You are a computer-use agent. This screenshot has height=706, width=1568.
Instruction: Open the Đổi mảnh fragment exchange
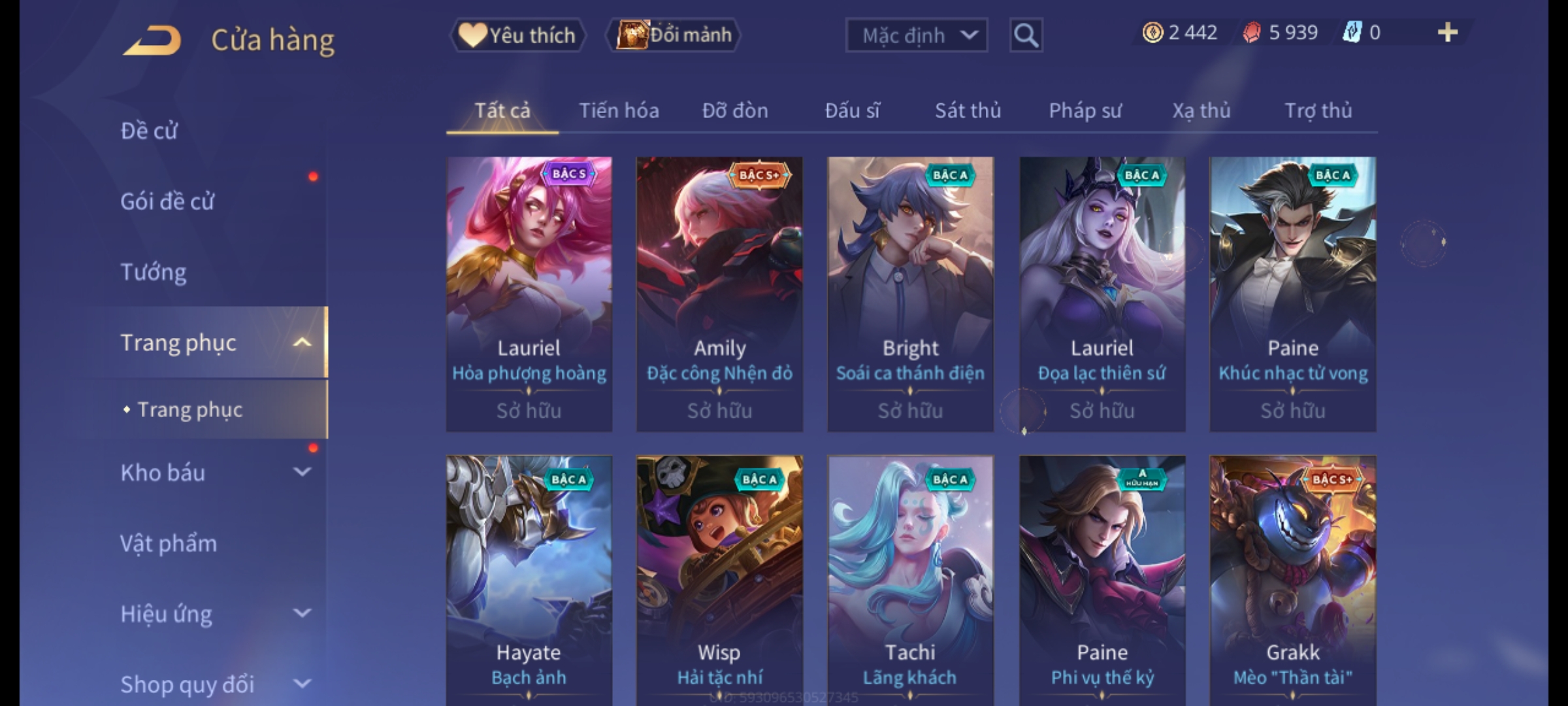[x=674, y=35]
